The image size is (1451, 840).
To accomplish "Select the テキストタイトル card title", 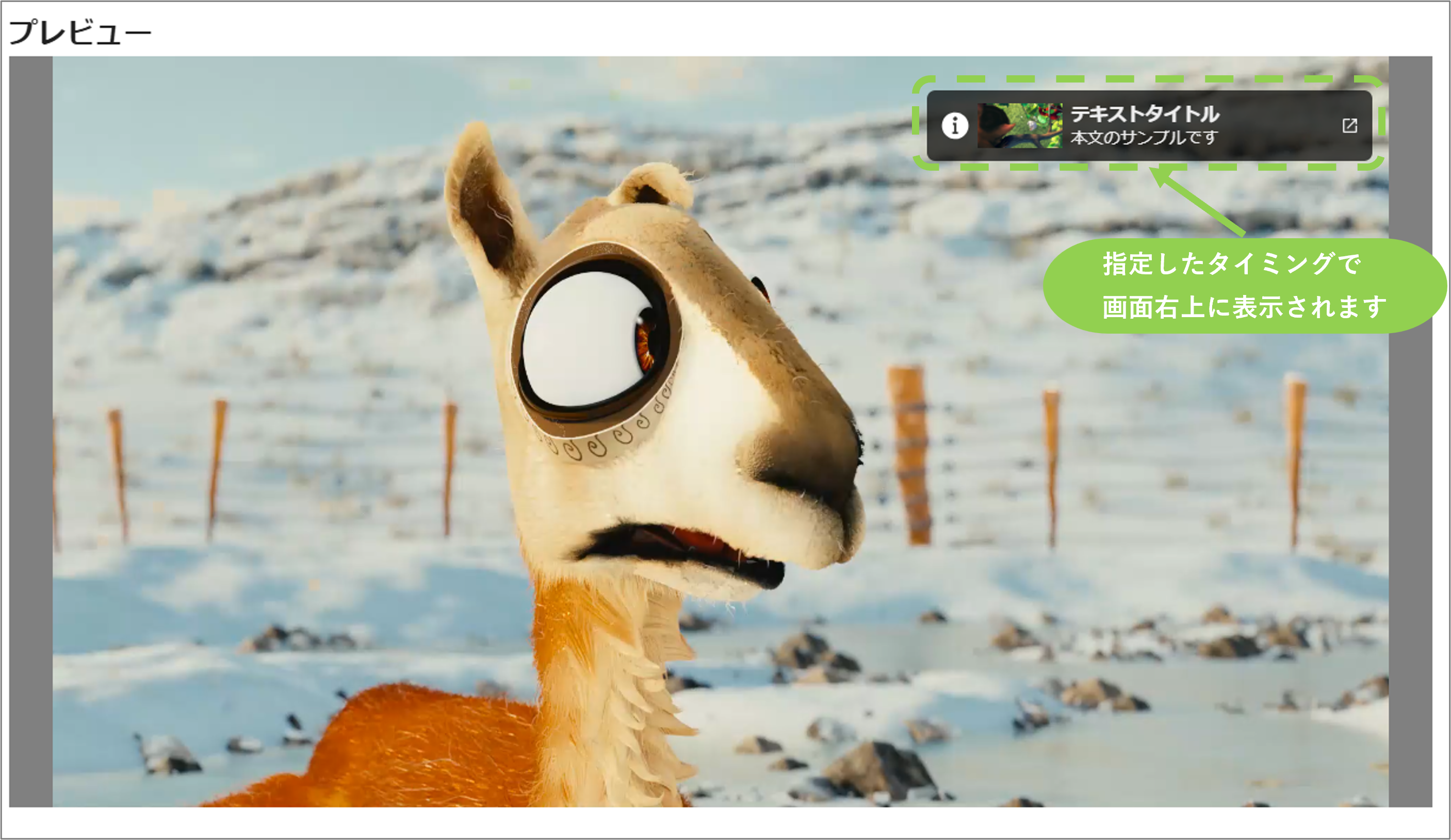I will point(1145,114).
